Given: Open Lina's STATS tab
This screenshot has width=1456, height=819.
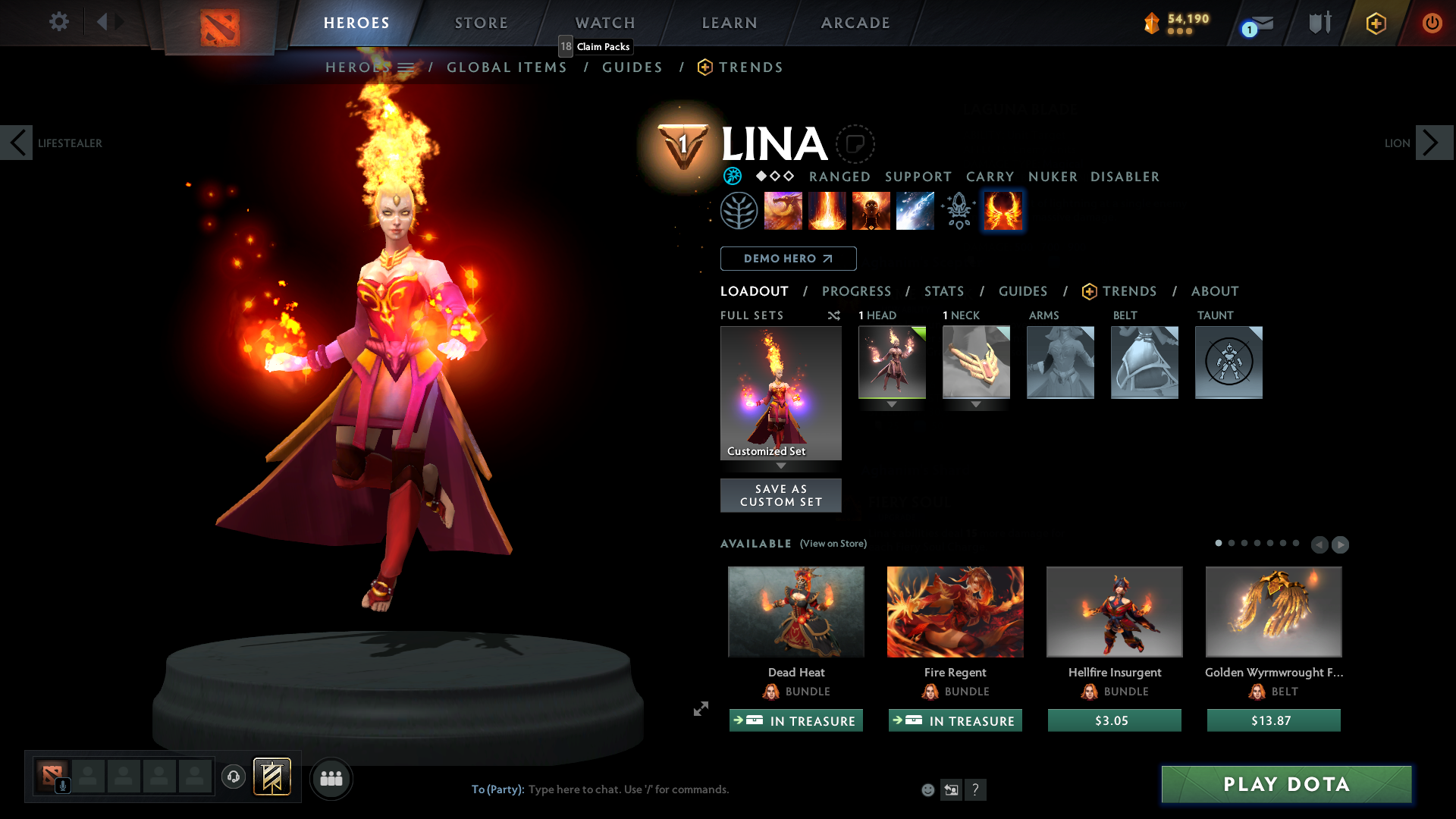Looking at the screenshot, I should pyautogui.click(x=943, y=291).
